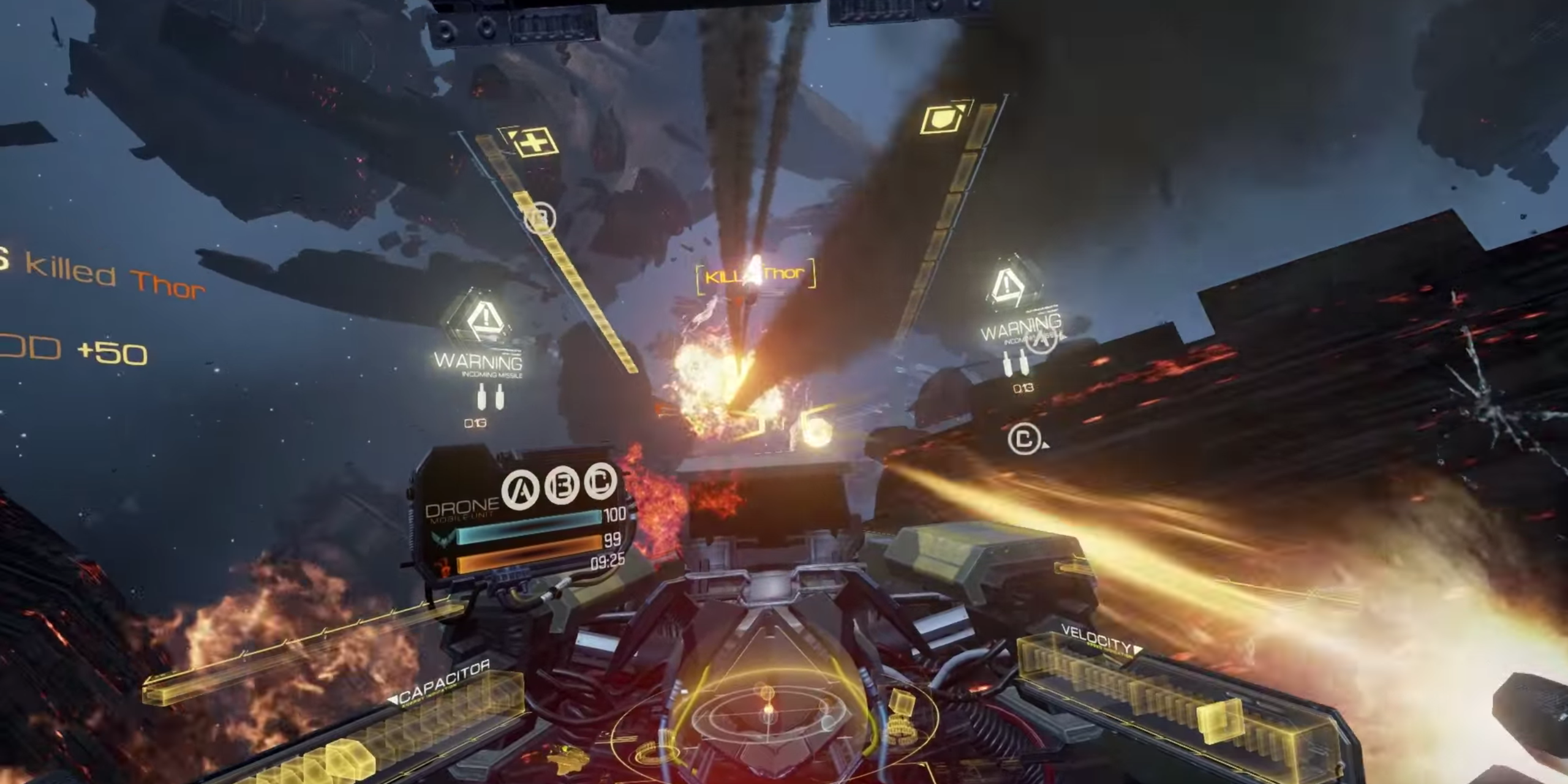
Task: Select drone A on the Drone panel
Action: pos(521,489)
